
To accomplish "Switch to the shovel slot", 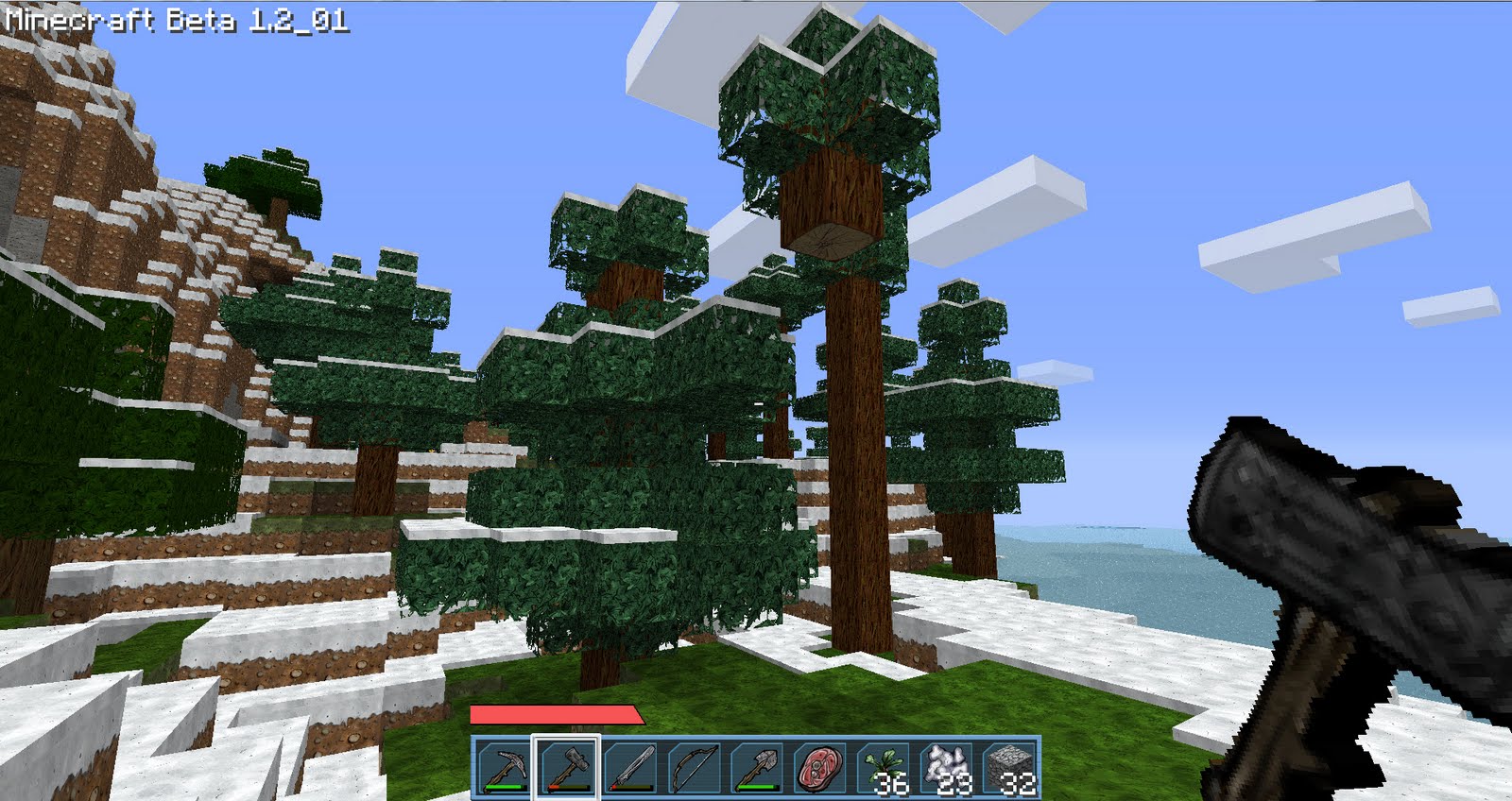I will tap(757, 767).
